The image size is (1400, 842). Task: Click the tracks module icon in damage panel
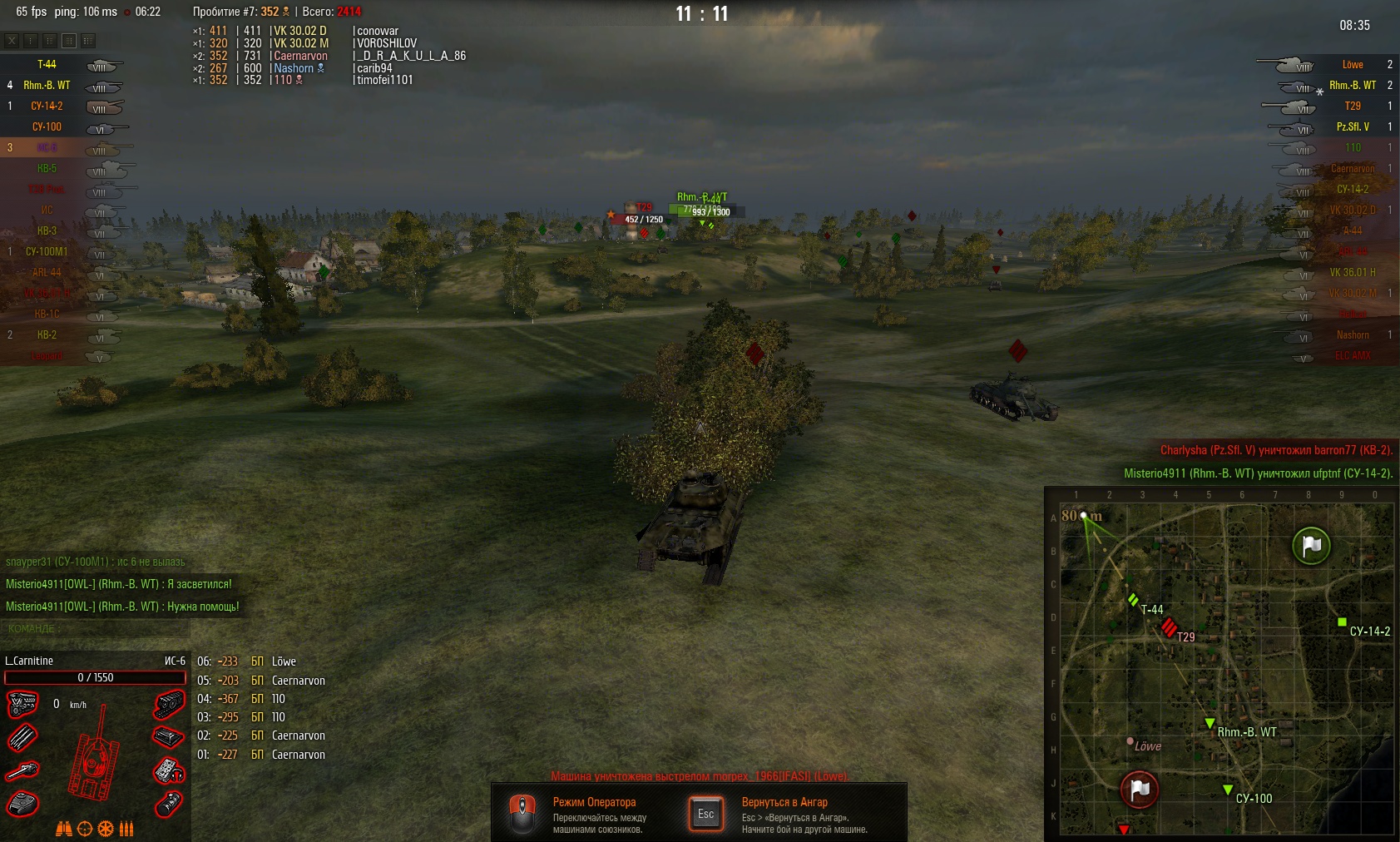point(170,706)
